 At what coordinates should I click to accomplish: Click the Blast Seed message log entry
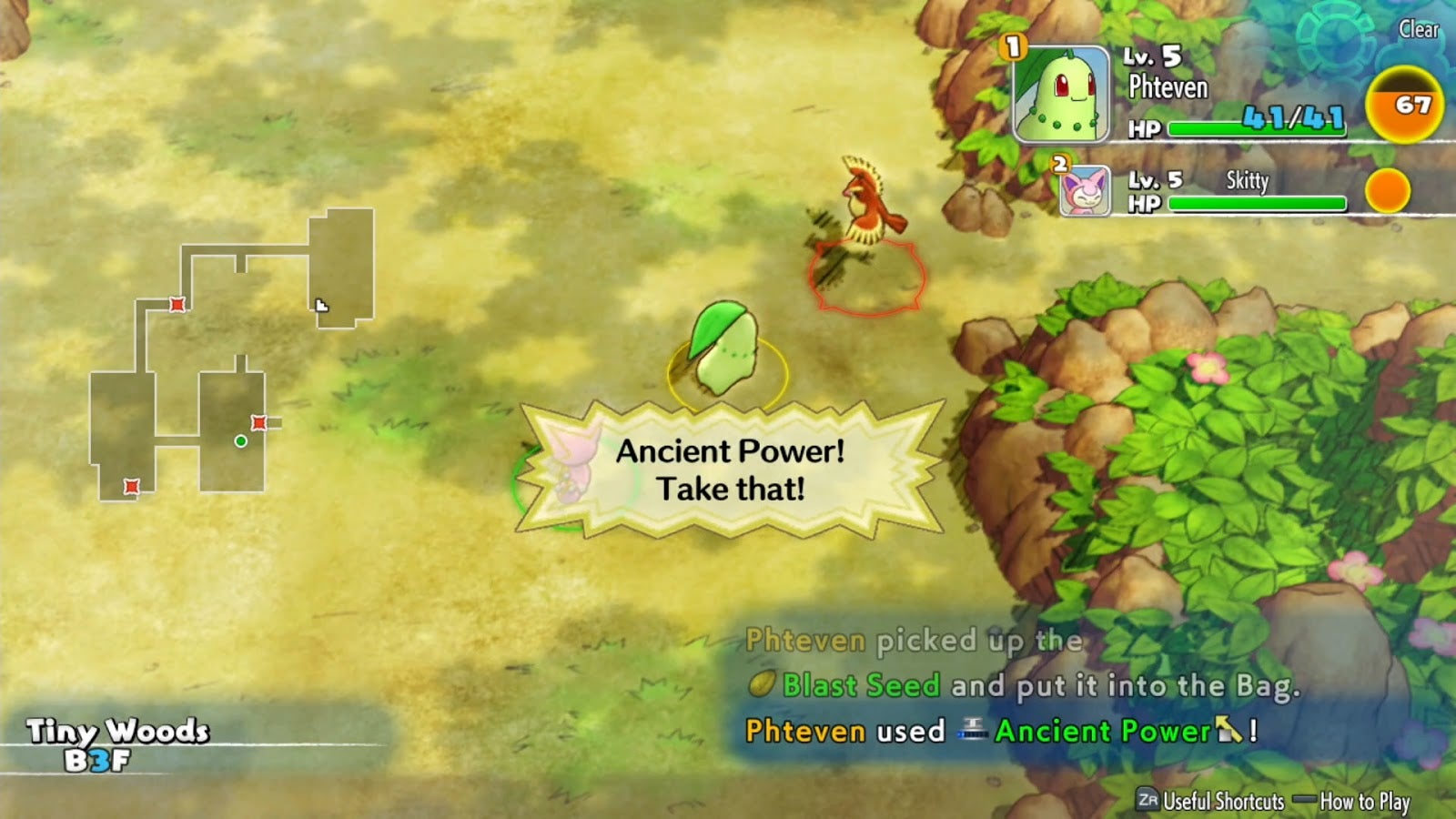[x=860, y=685]
